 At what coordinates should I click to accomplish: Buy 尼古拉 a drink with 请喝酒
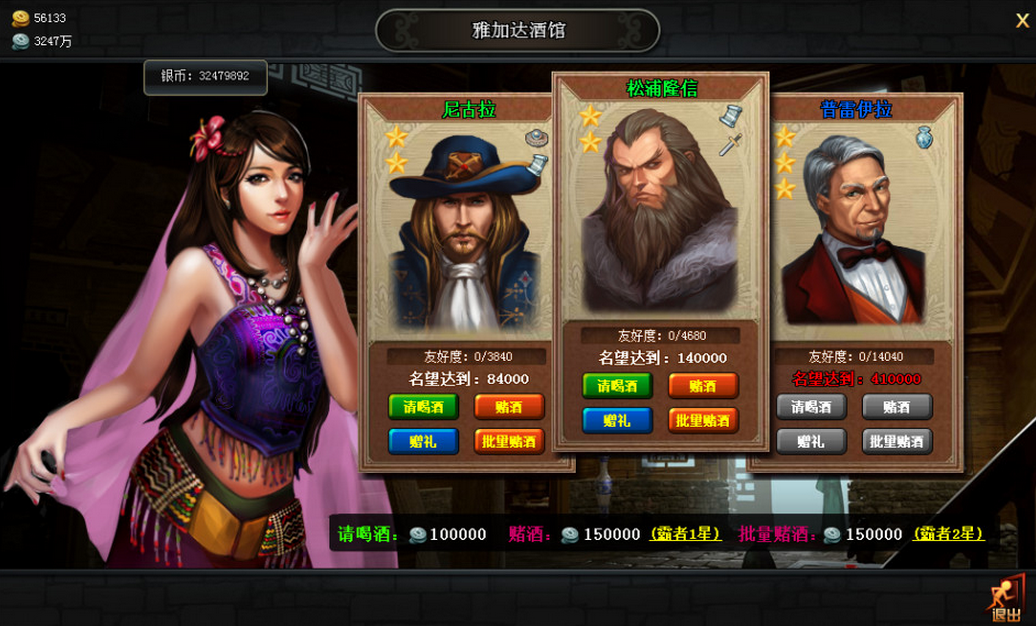[423, 407]
